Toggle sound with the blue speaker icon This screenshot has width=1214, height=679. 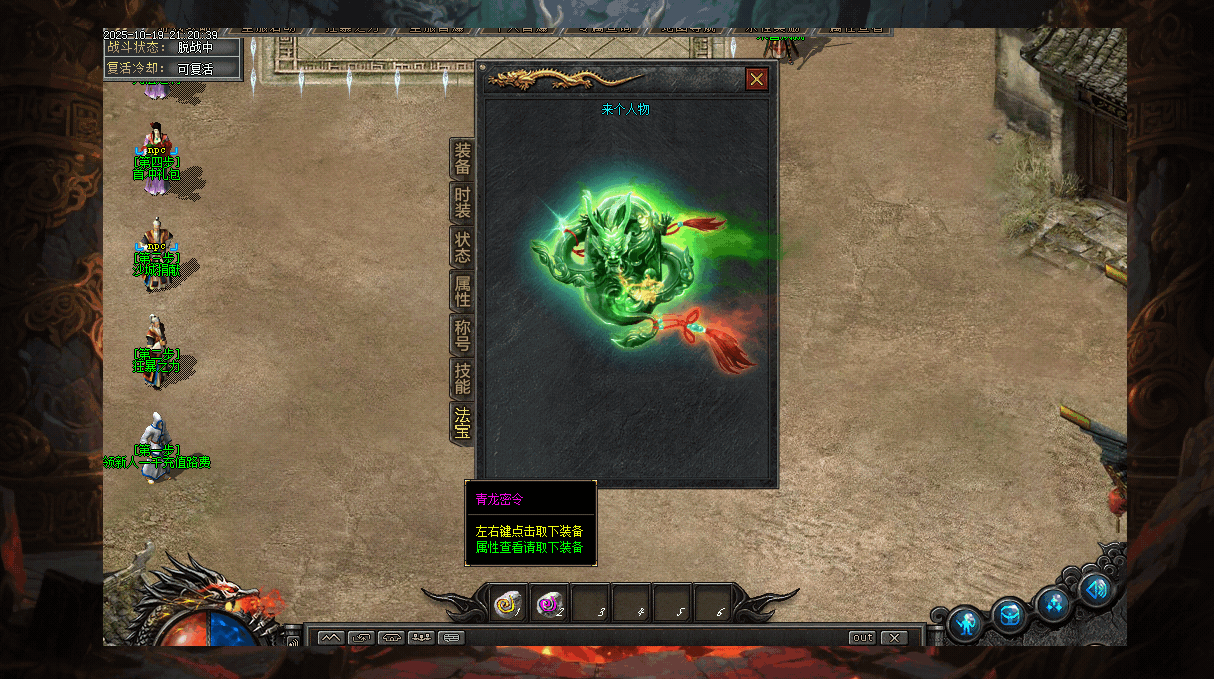coord(1097,589)
